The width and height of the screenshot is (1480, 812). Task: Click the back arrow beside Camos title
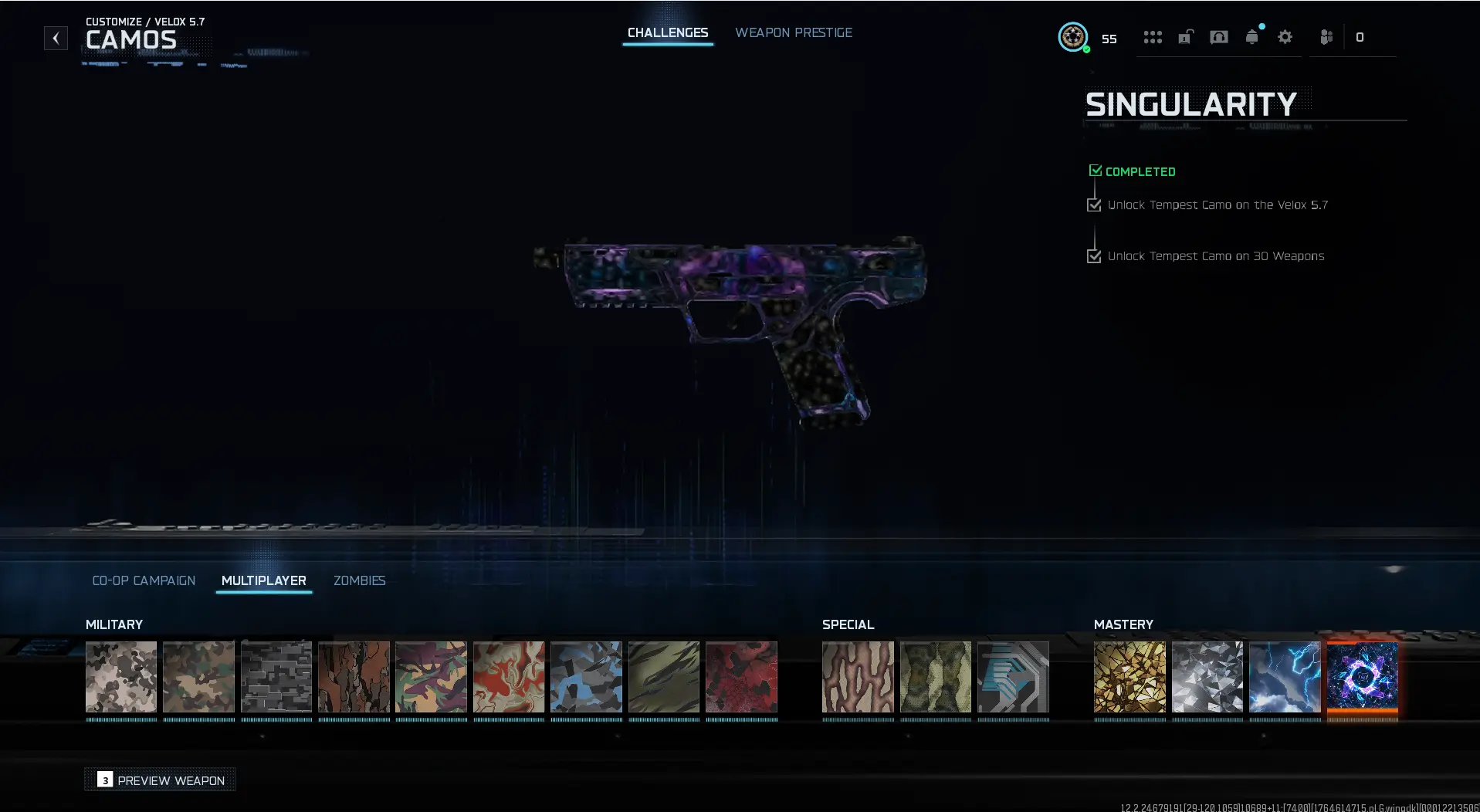point(55,37)
